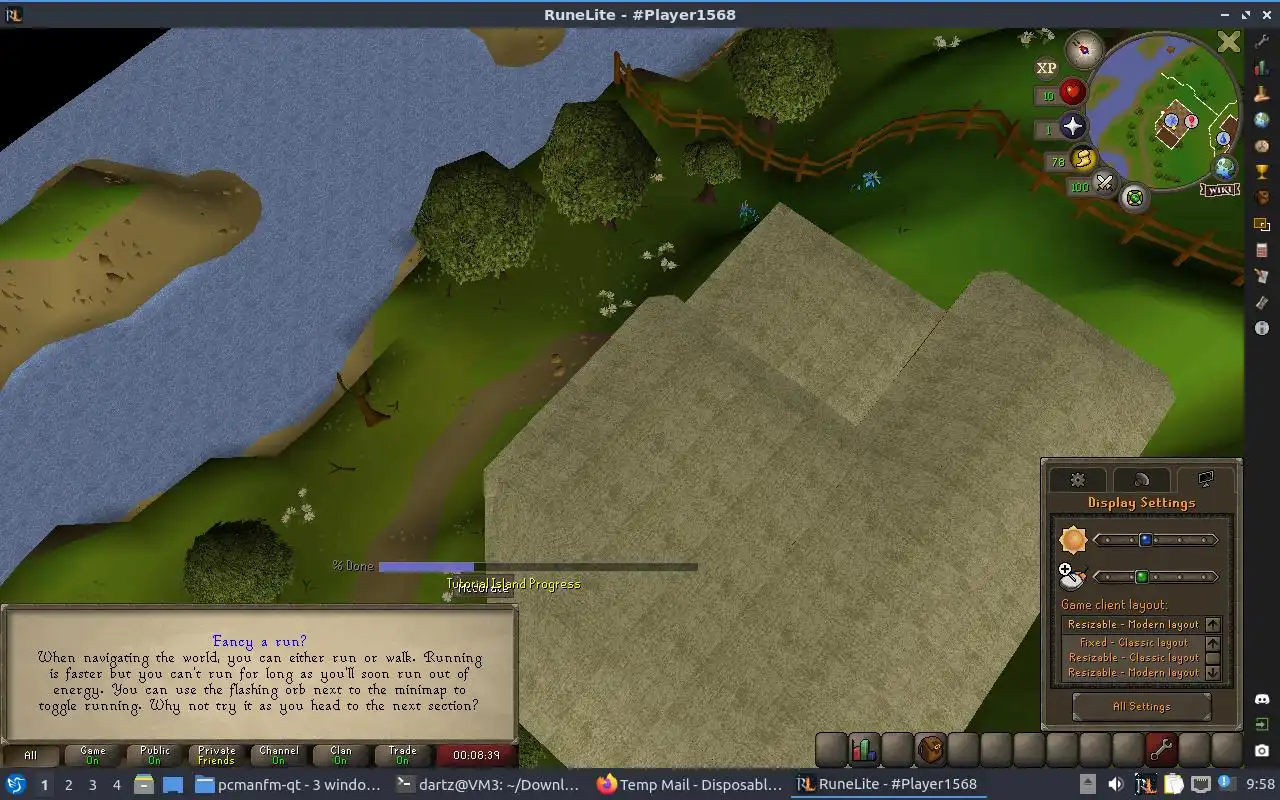This screenshot has width=1280, height=800.
Task: Open the Skills side panel tab
Action: coord(864,749)
